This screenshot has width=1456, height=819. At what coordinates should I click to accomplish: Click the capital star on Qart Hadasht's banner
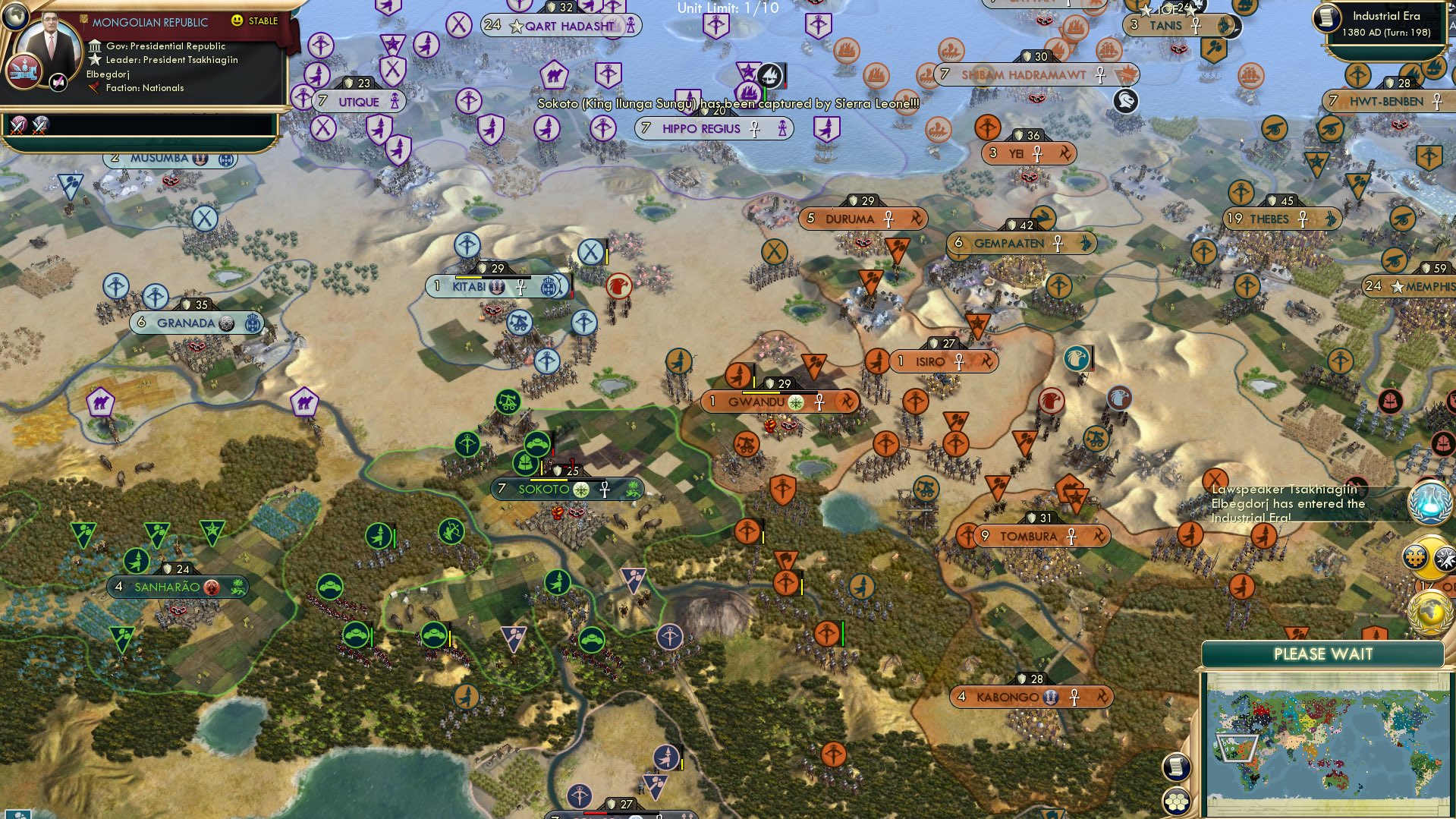(515, 25)
